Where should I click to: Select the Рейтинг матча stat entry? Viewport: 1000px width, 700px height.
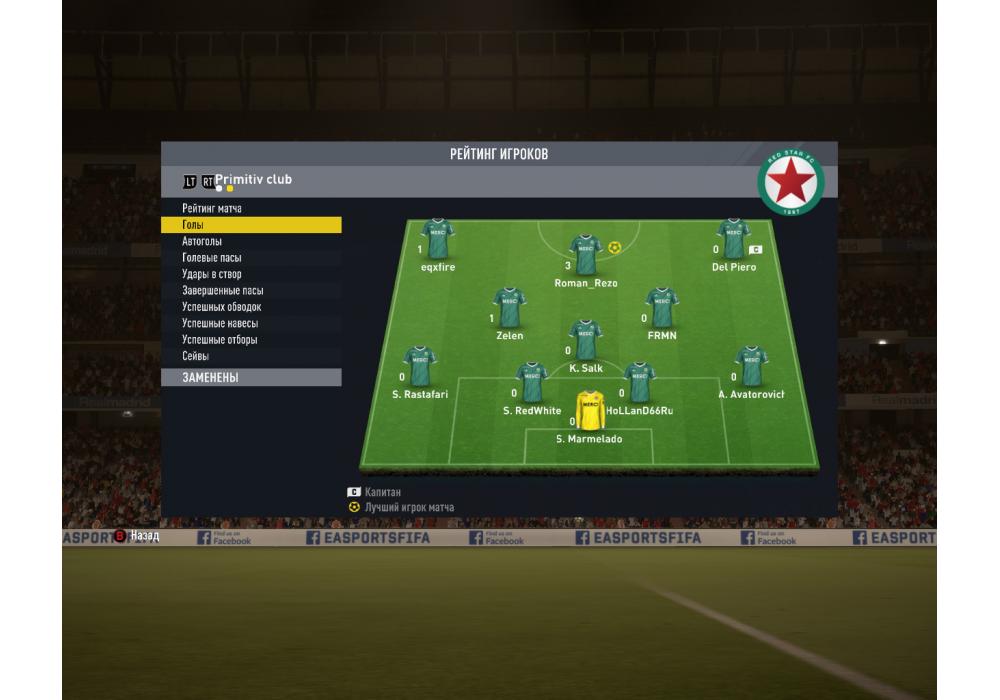click(212, 208)
